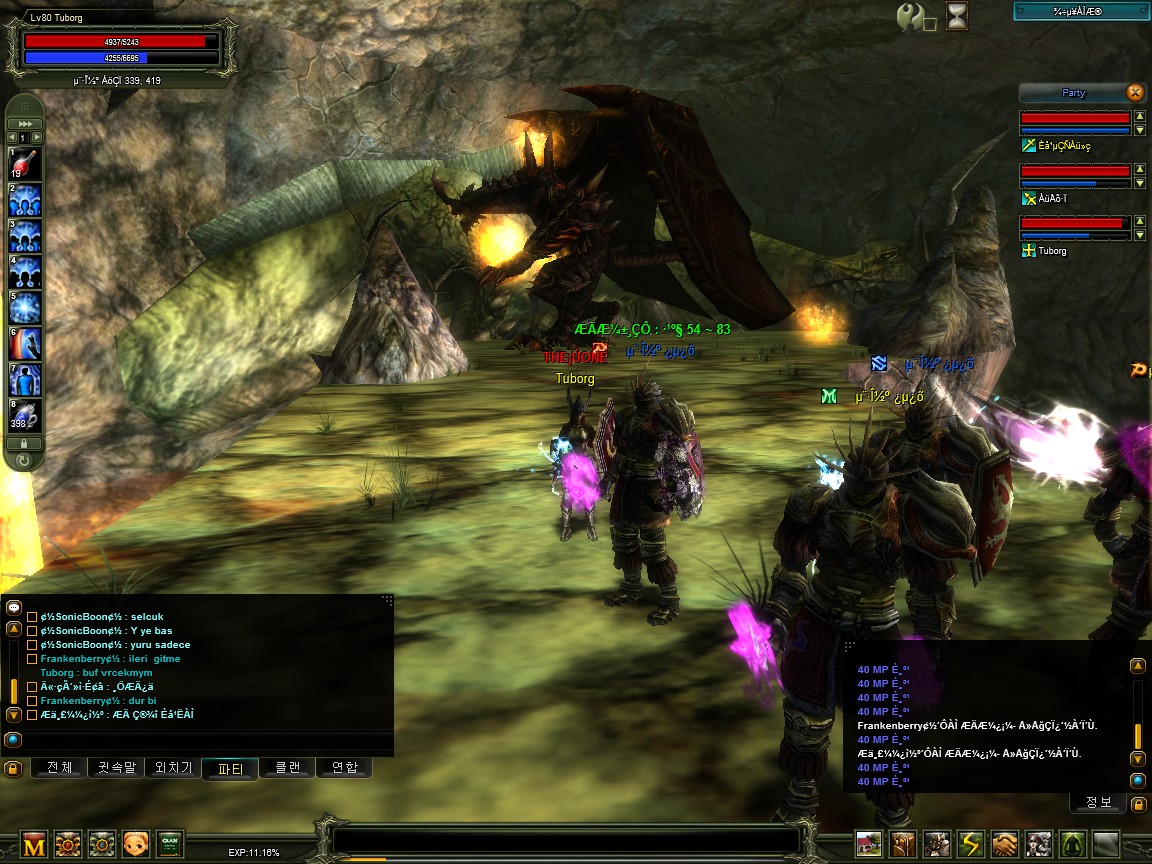The image size is (1152, 864).
Task: Use the blue single-figure aura buff
Action: click(x=24, y=379)
